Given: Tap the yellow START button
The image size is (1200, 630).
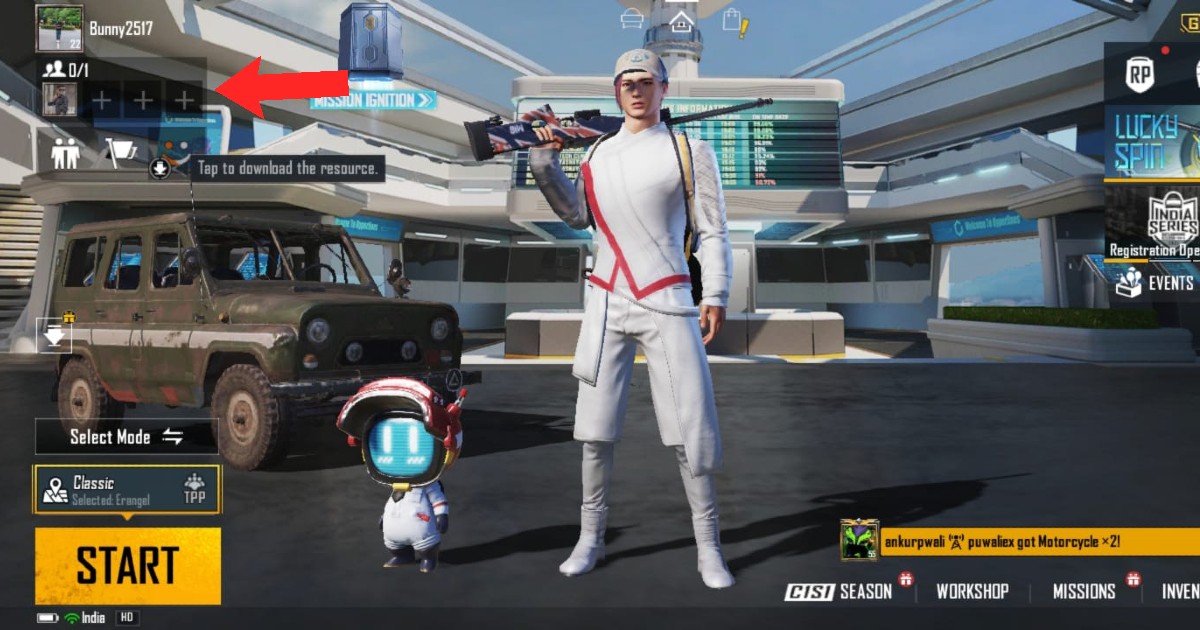Looking at the screenshot, I should 127,566.
